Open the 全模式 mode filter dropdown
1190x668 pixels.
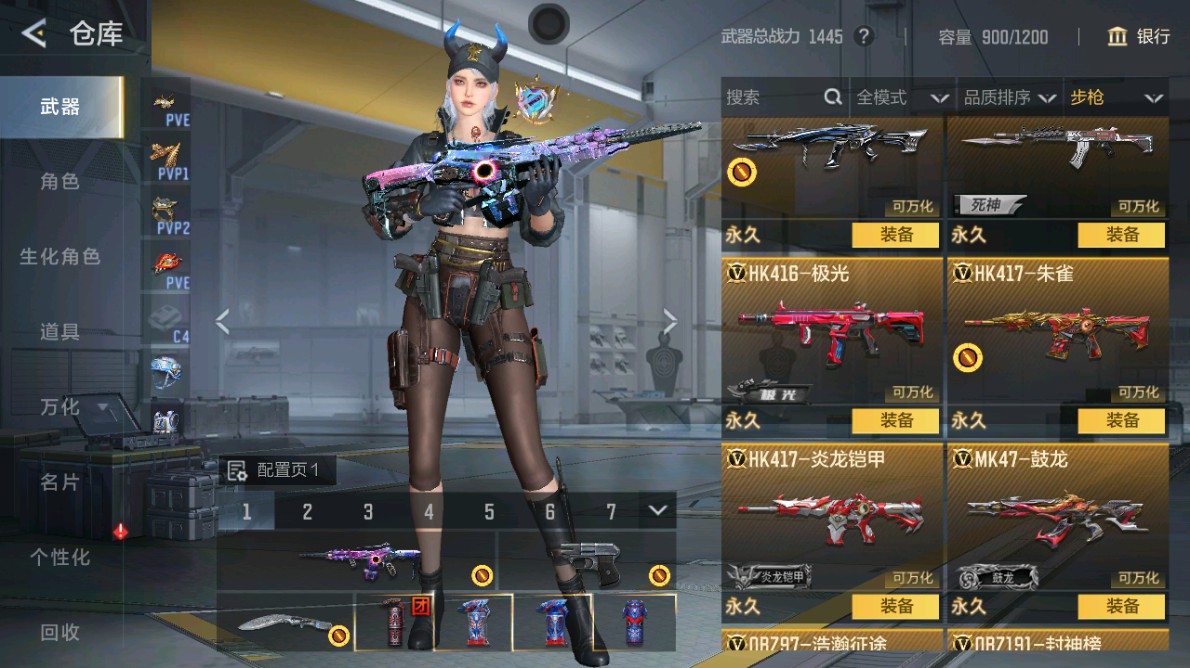click(x=901, y=98)
